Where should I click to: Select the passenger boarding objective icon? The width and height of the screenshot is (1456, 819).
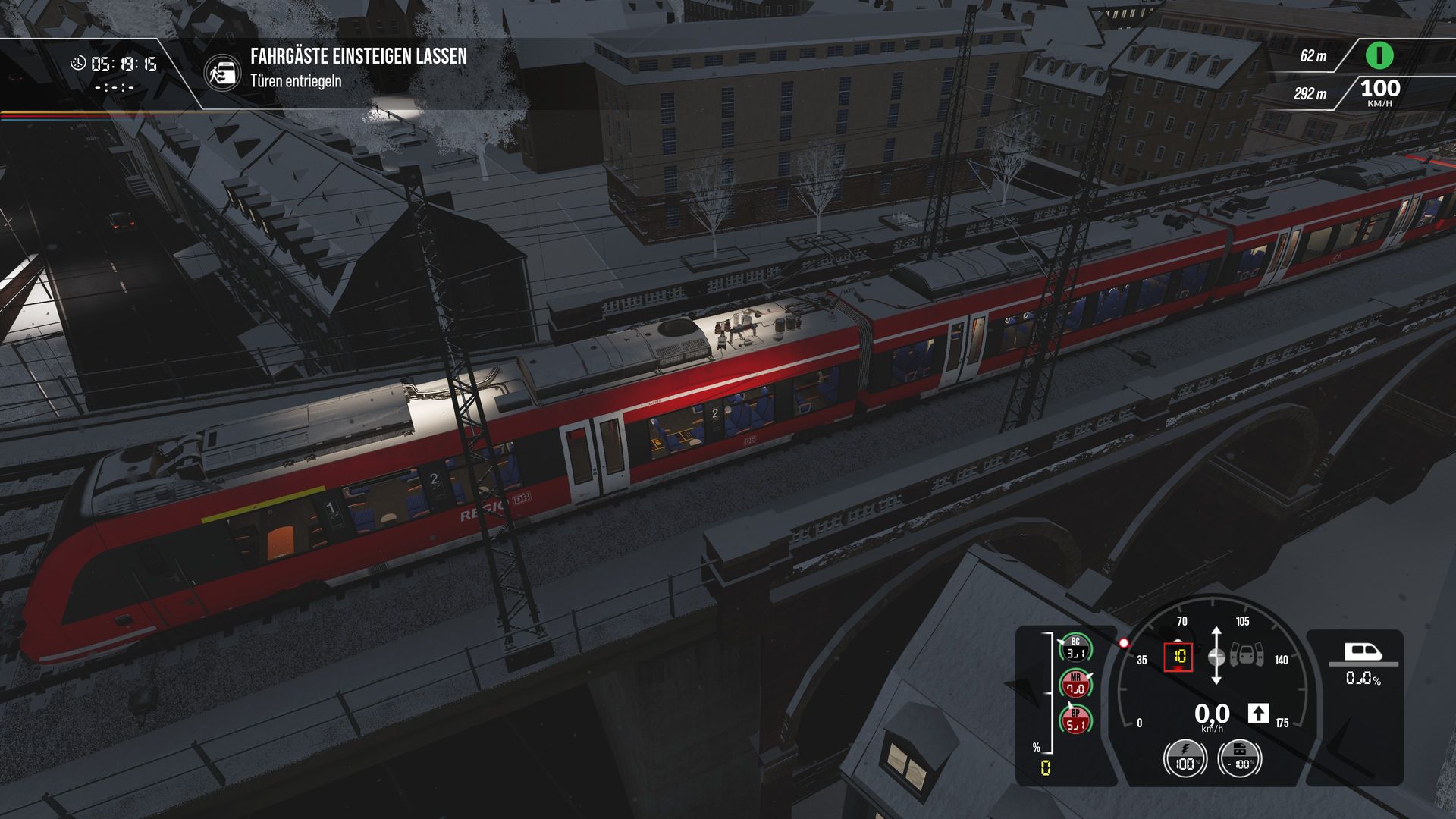[222, 72]
